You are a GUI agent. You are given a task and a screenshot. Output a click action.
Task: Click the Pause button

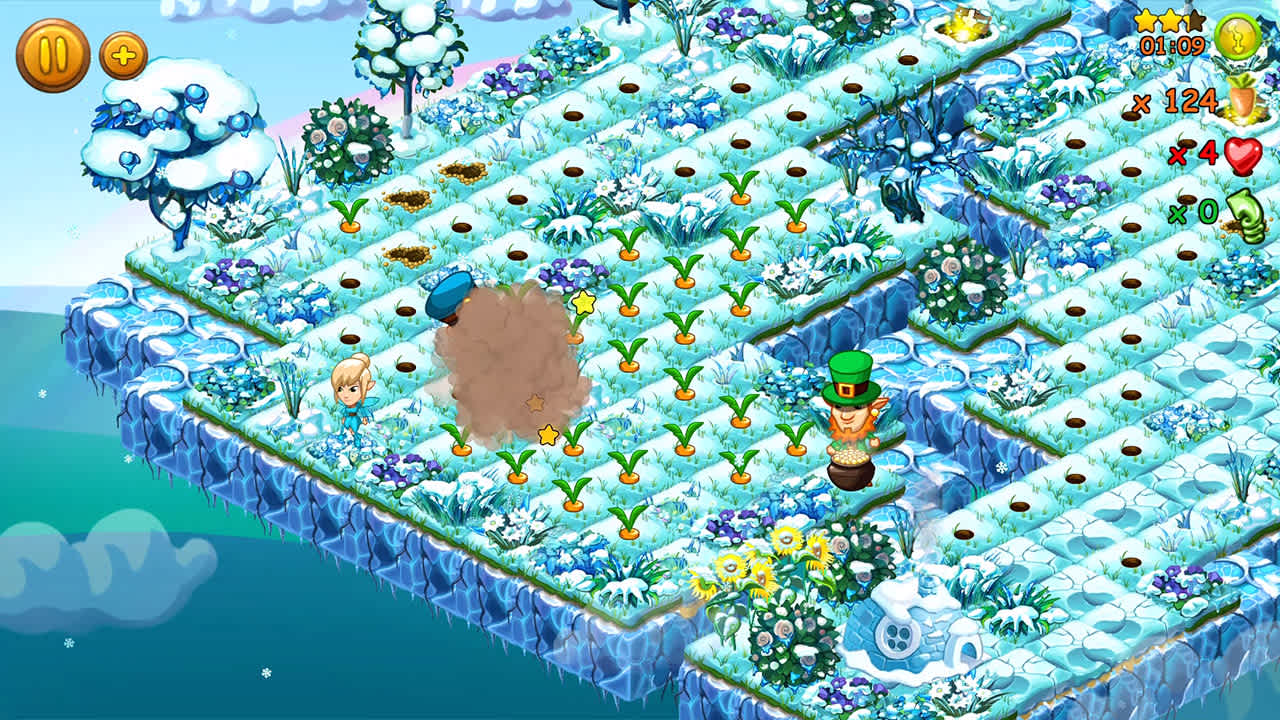(x=53, y=49)
